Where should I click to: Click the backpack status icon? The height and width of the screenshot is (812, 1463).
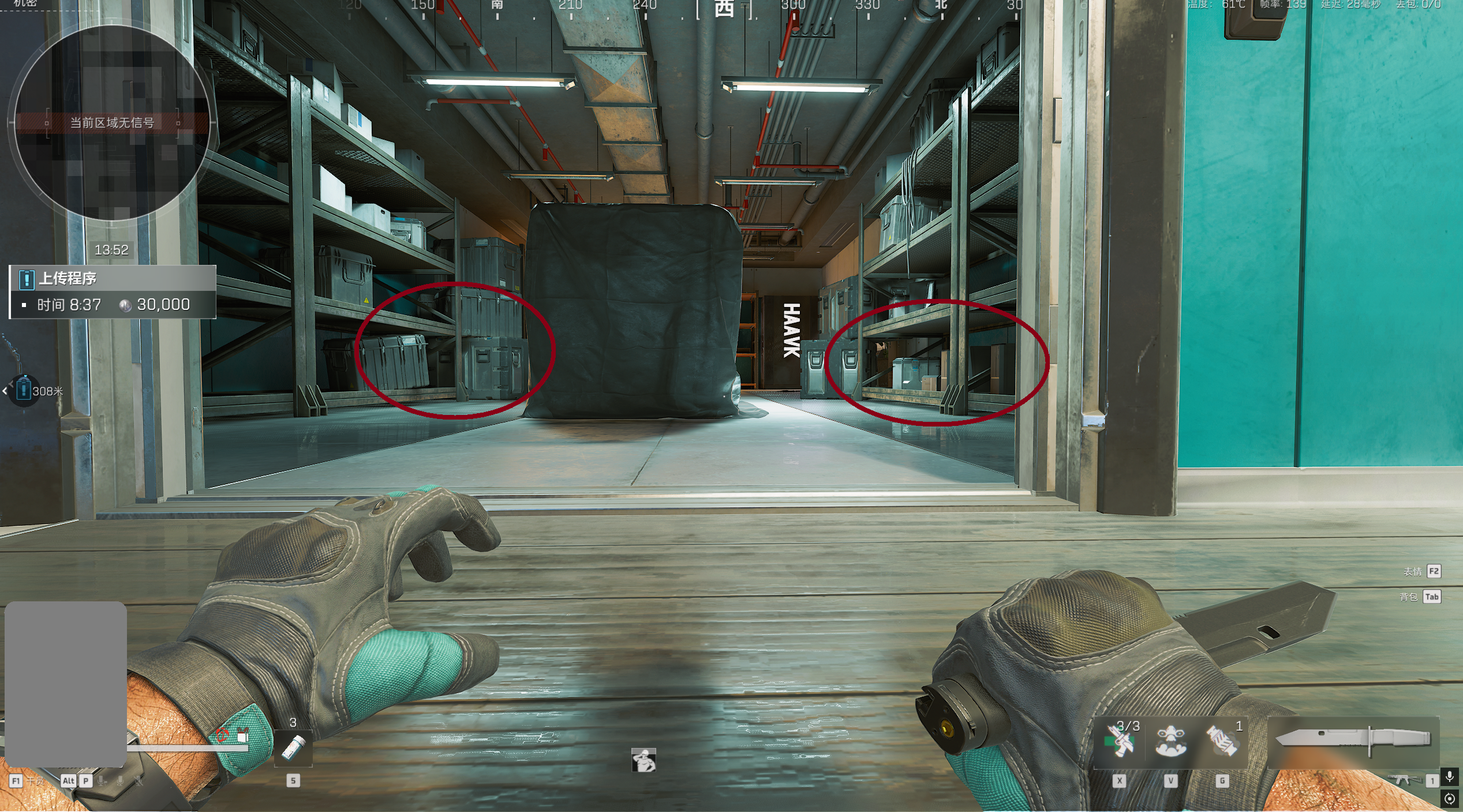[x=243, y=736]
